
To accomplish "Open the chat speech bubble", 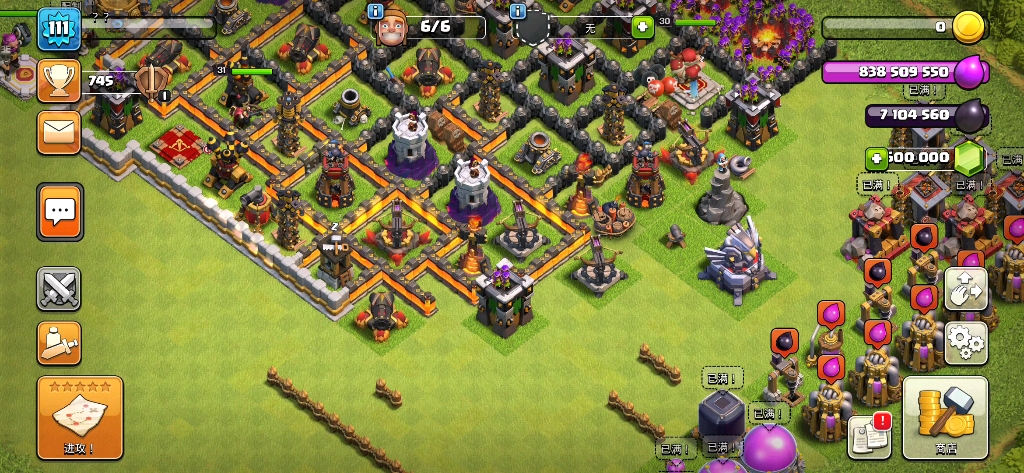I will click(x=60, y=211).
